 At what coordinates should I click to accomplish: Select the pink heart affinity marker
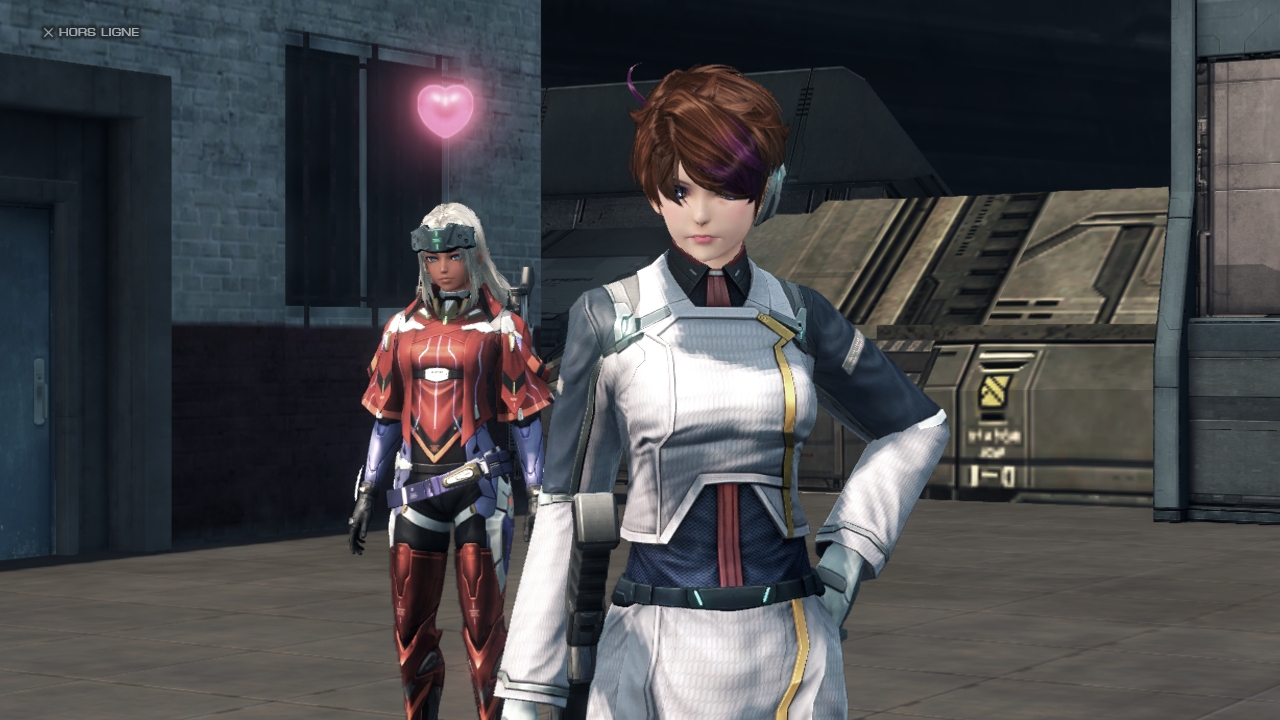click(x=445, y=109)
